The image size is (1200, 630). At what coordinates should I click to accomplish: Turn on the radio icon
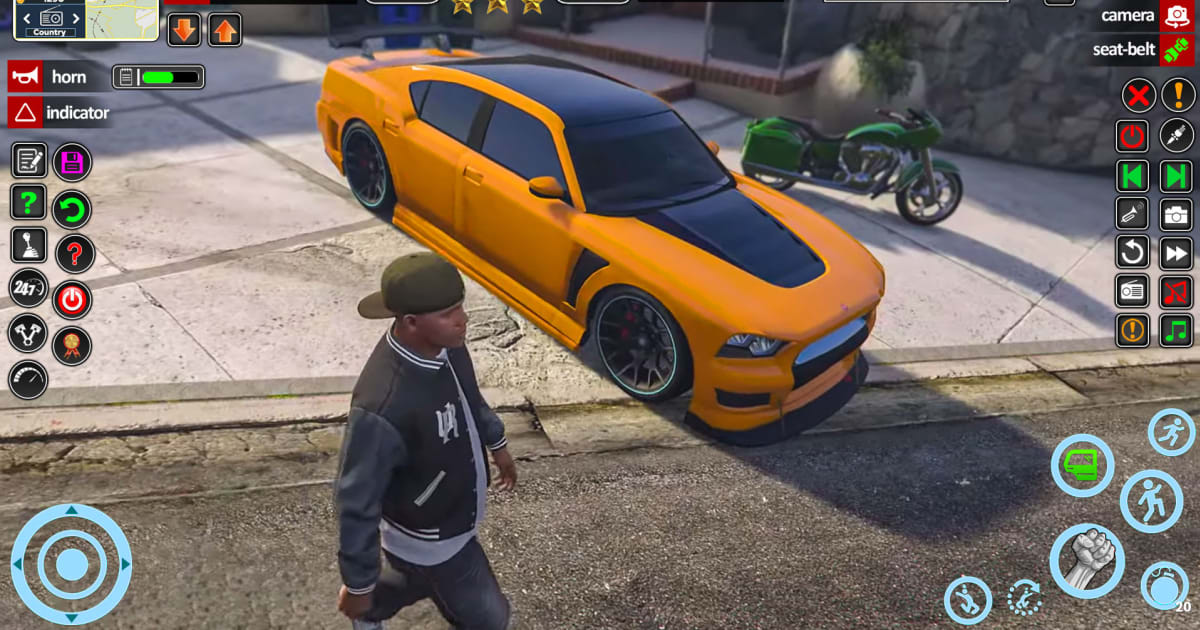tap(1132, 291)
